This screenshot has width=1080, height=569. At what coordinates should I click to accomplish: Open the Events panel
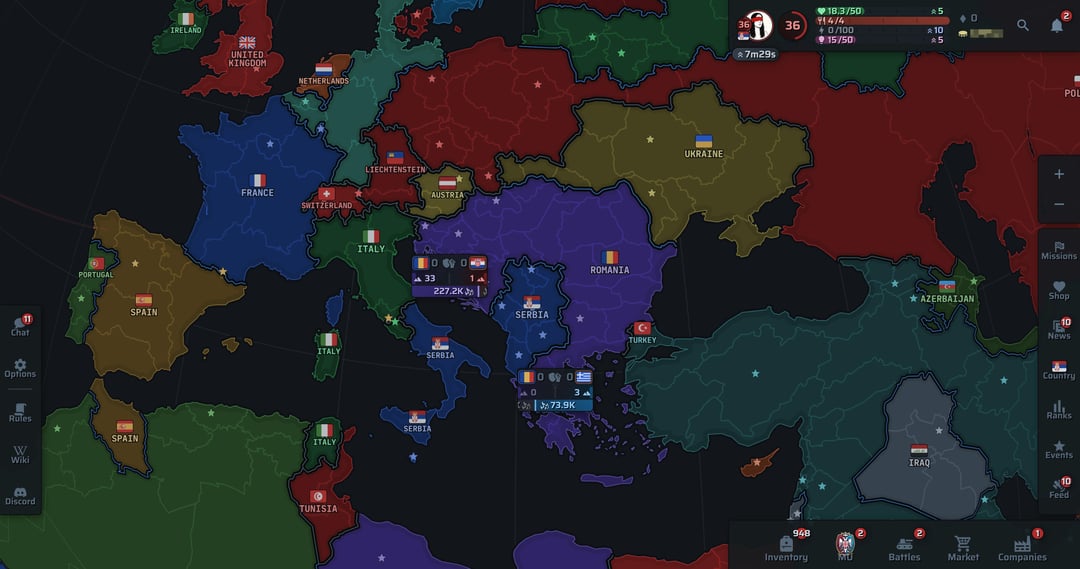pos(1059,449)
